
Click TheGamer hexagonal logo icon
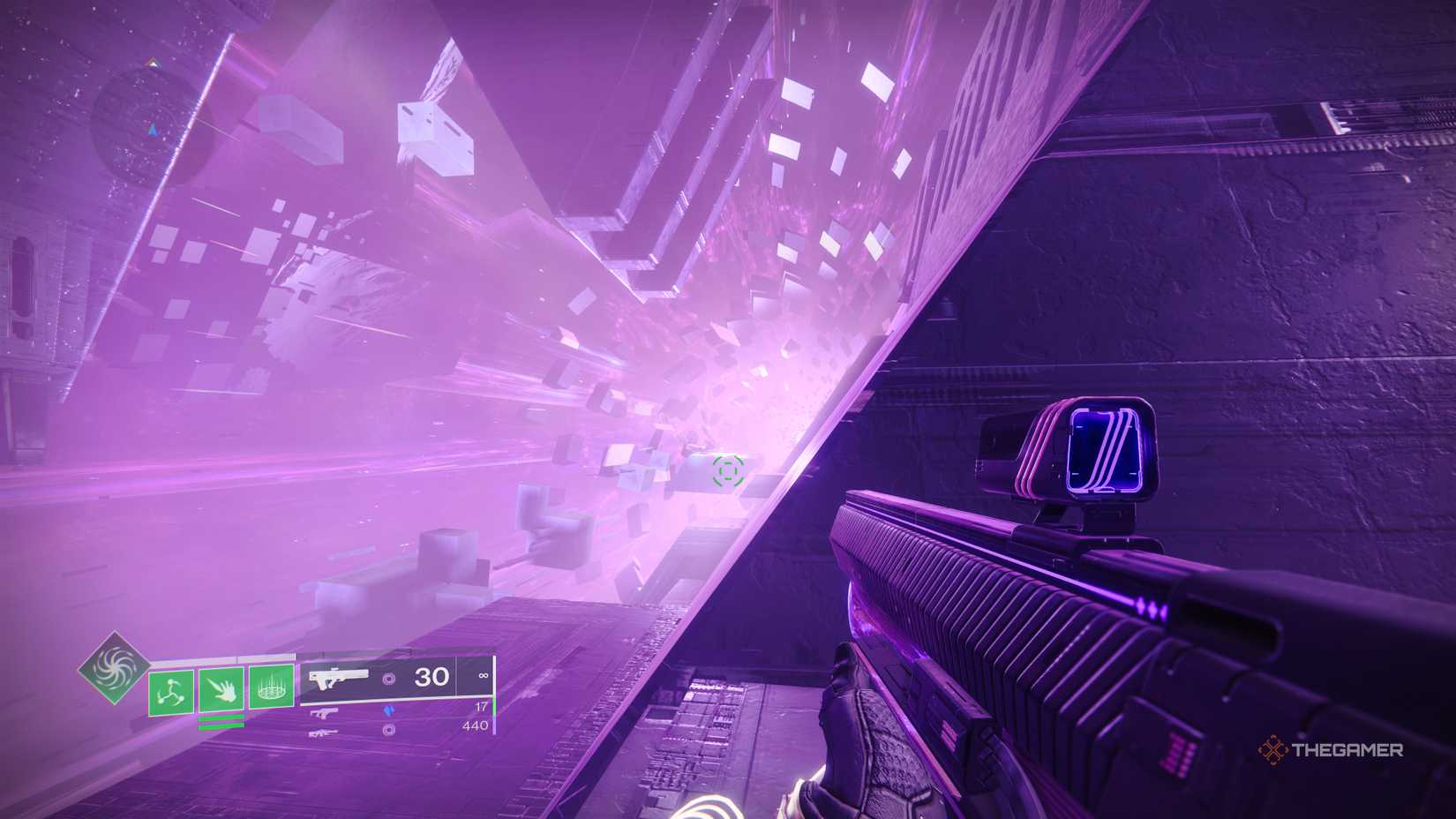pyautogui.click(x=1273, y=751)
